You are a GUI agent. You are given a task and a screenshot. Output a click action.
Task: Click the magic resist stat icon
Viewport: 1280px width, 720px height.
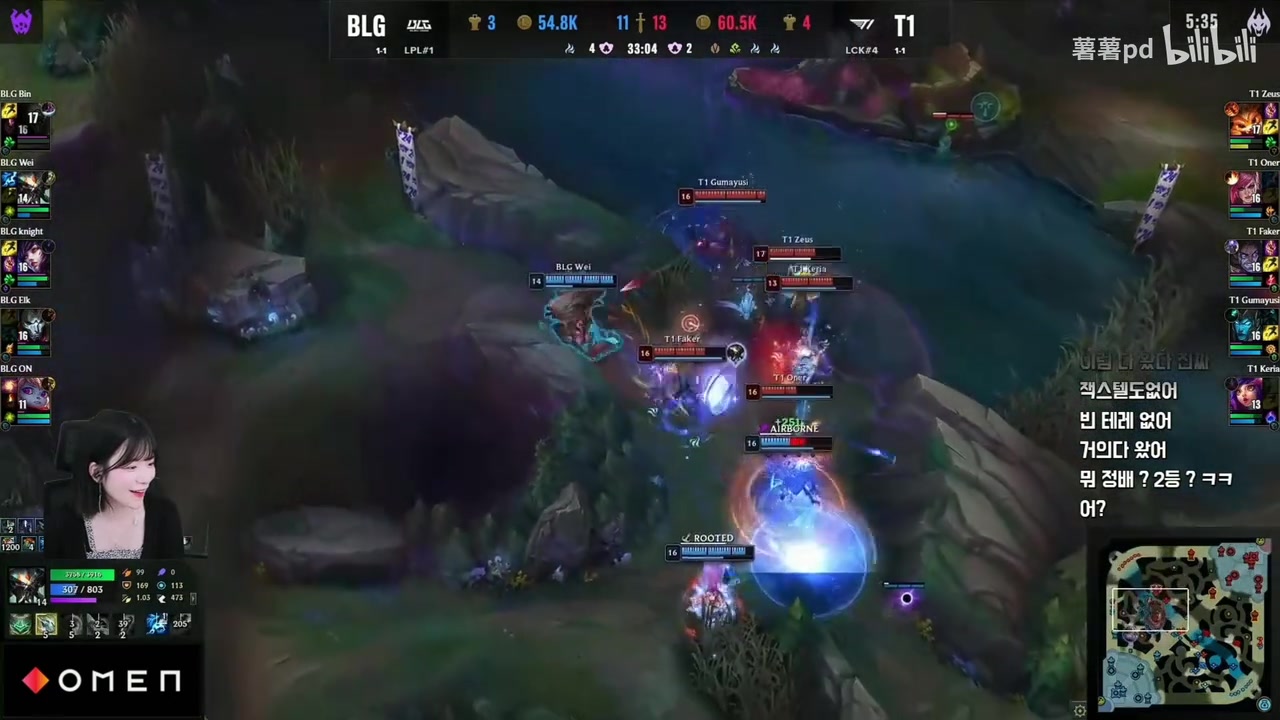click(160, 585)
